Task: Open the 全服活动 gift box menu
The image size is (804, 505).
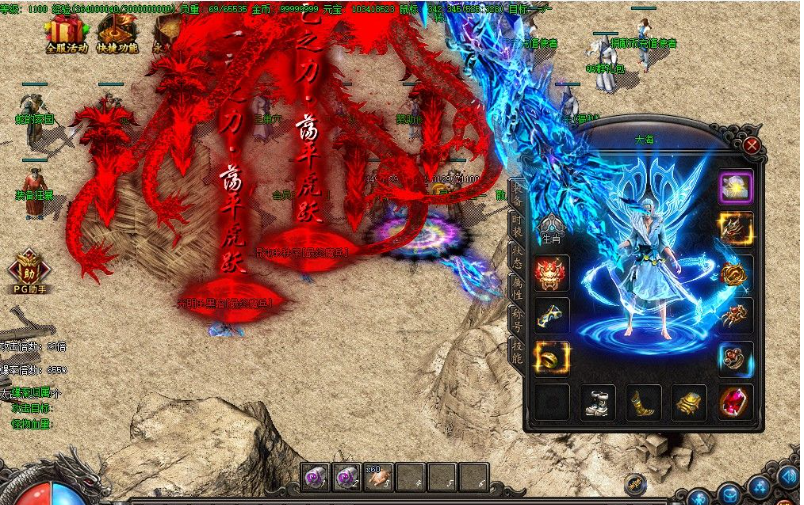Action: click(x=66, y=34)
